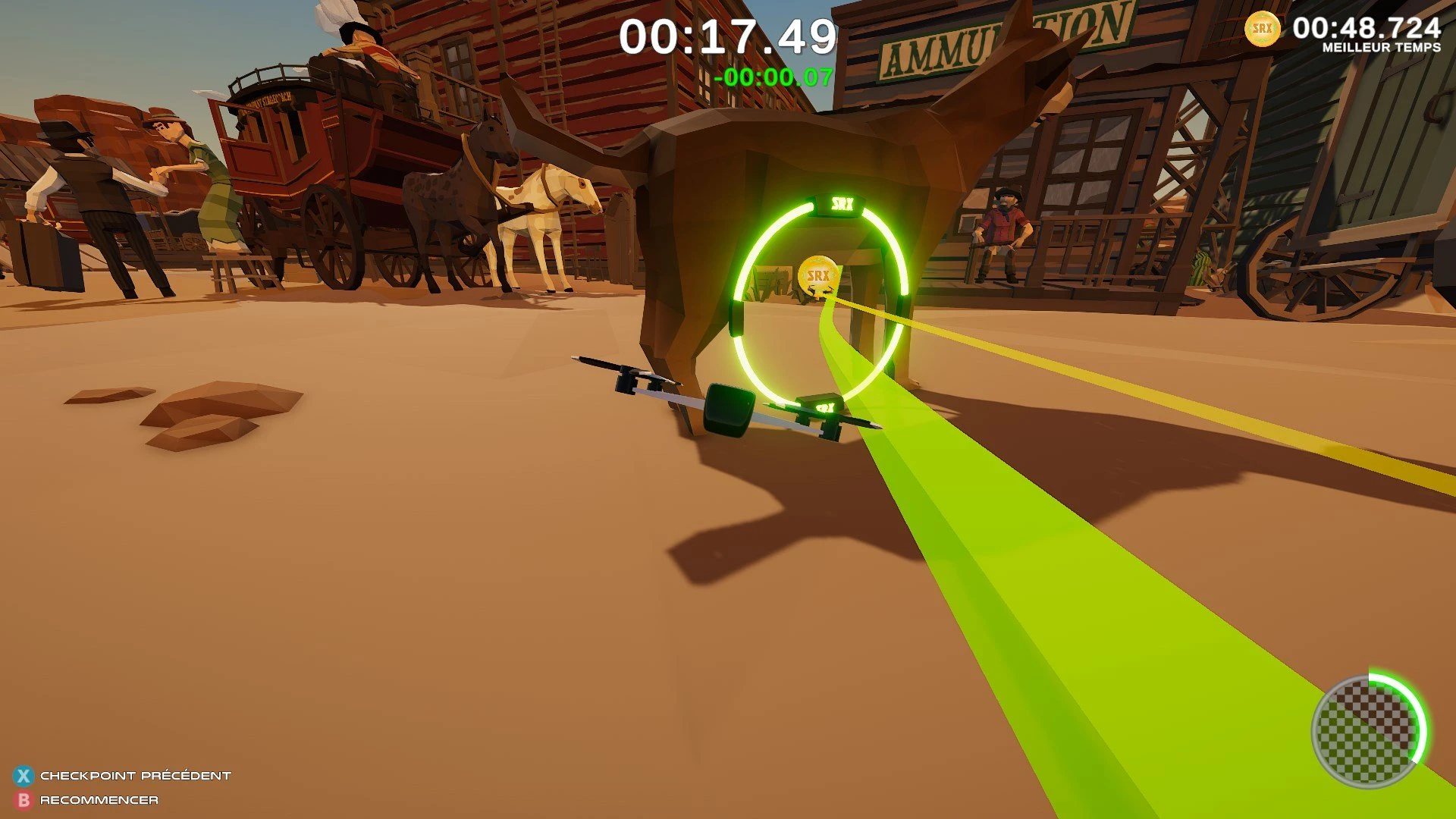
Task: Activate Checkpoint Précédent
Action: (133, 775)
